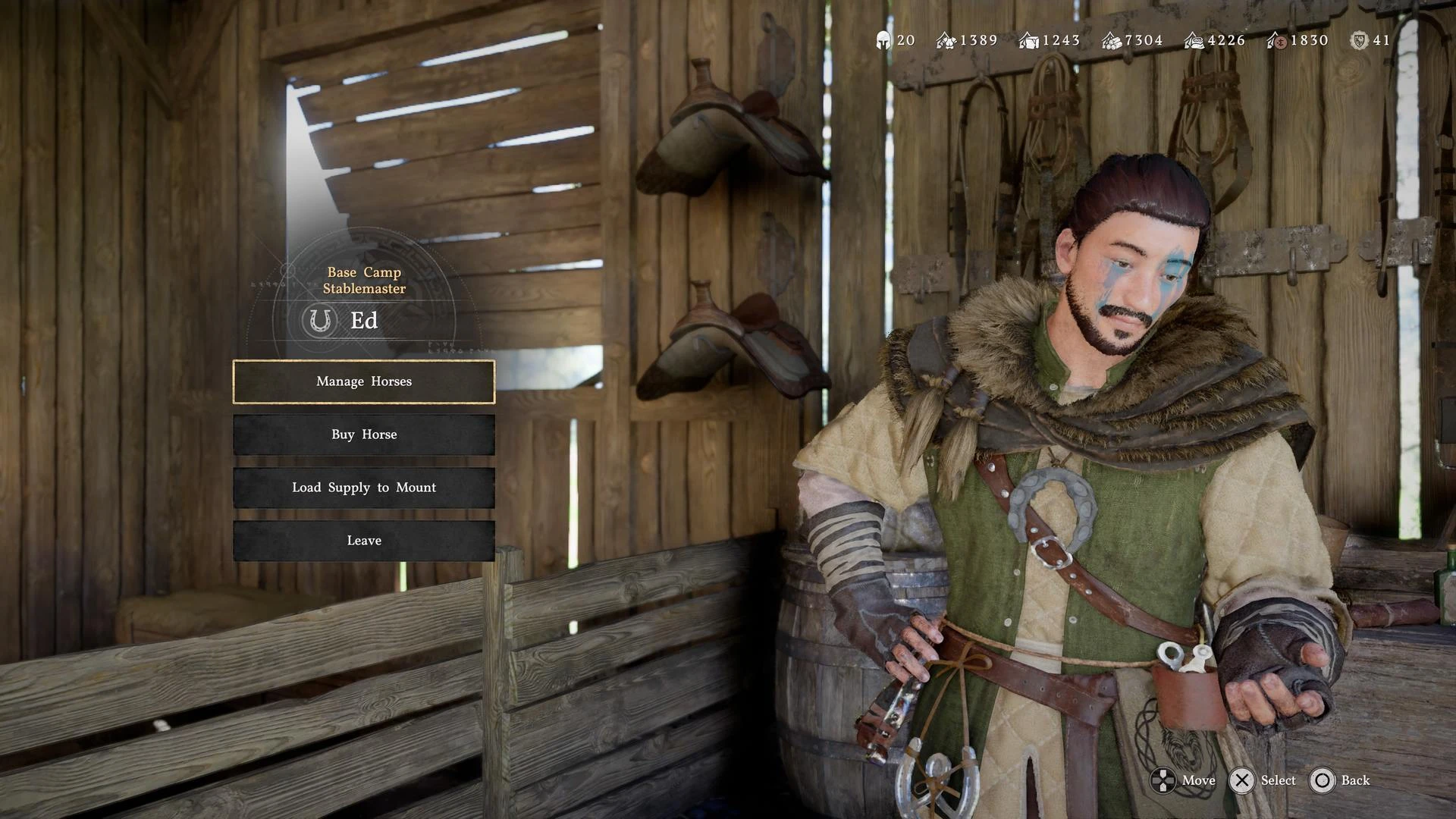
Task: Open the Manage Horses option
Action: coord(364,381)
